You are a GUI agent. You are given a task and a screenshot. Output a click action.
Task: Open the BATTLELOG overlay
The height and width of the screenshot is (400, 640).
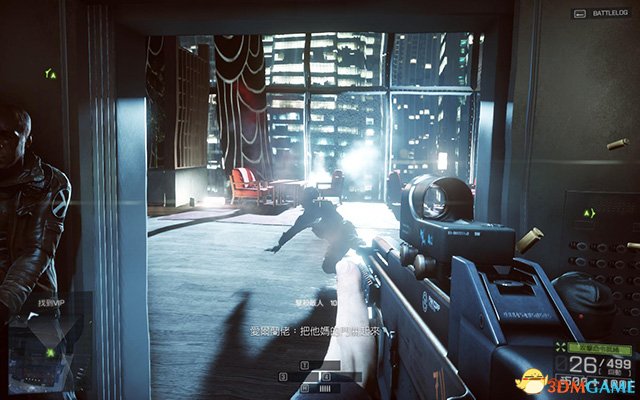coord(597,15)
